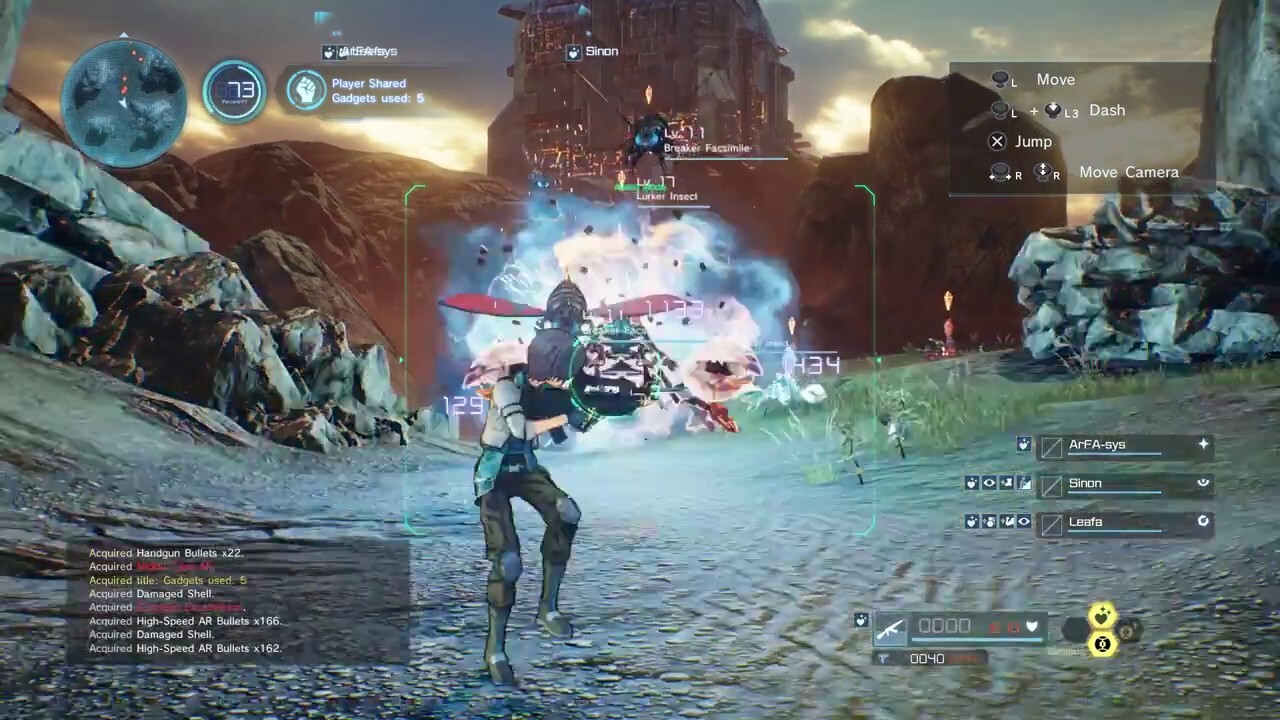Screen dimensions: 1280x720
Task: Click the heart gadget icon bottom-right
Action: 1100,617
